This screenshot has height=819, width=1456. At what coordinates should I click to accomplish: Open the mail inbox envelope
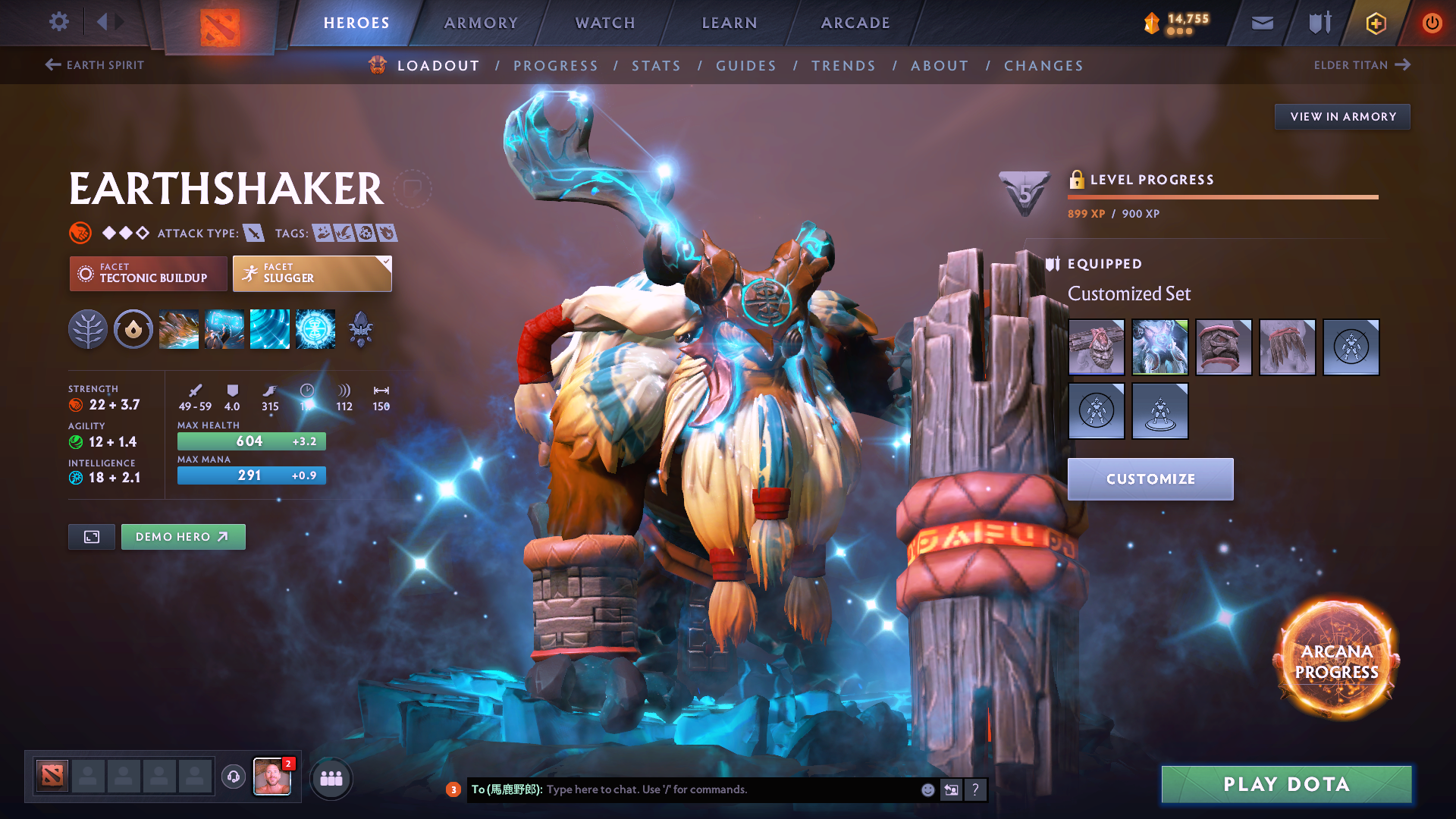click(1262, 23)
